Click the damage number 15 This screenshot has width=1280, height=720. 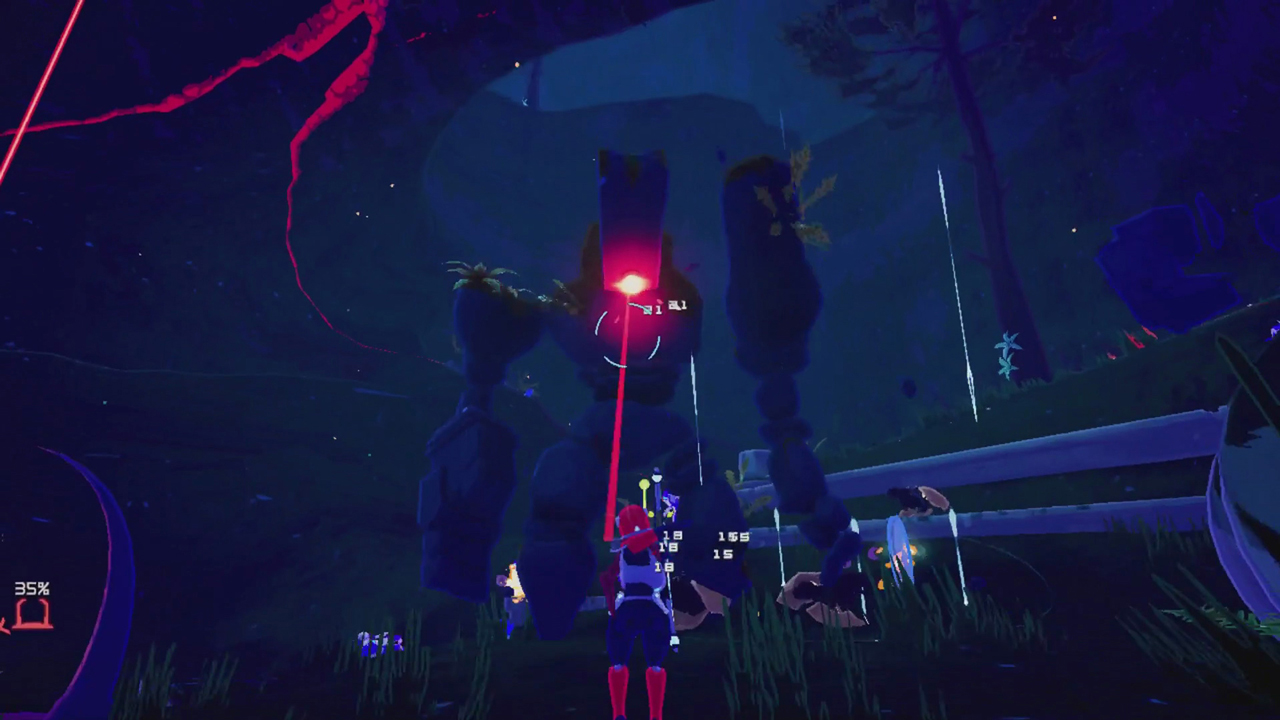(722, 554)
